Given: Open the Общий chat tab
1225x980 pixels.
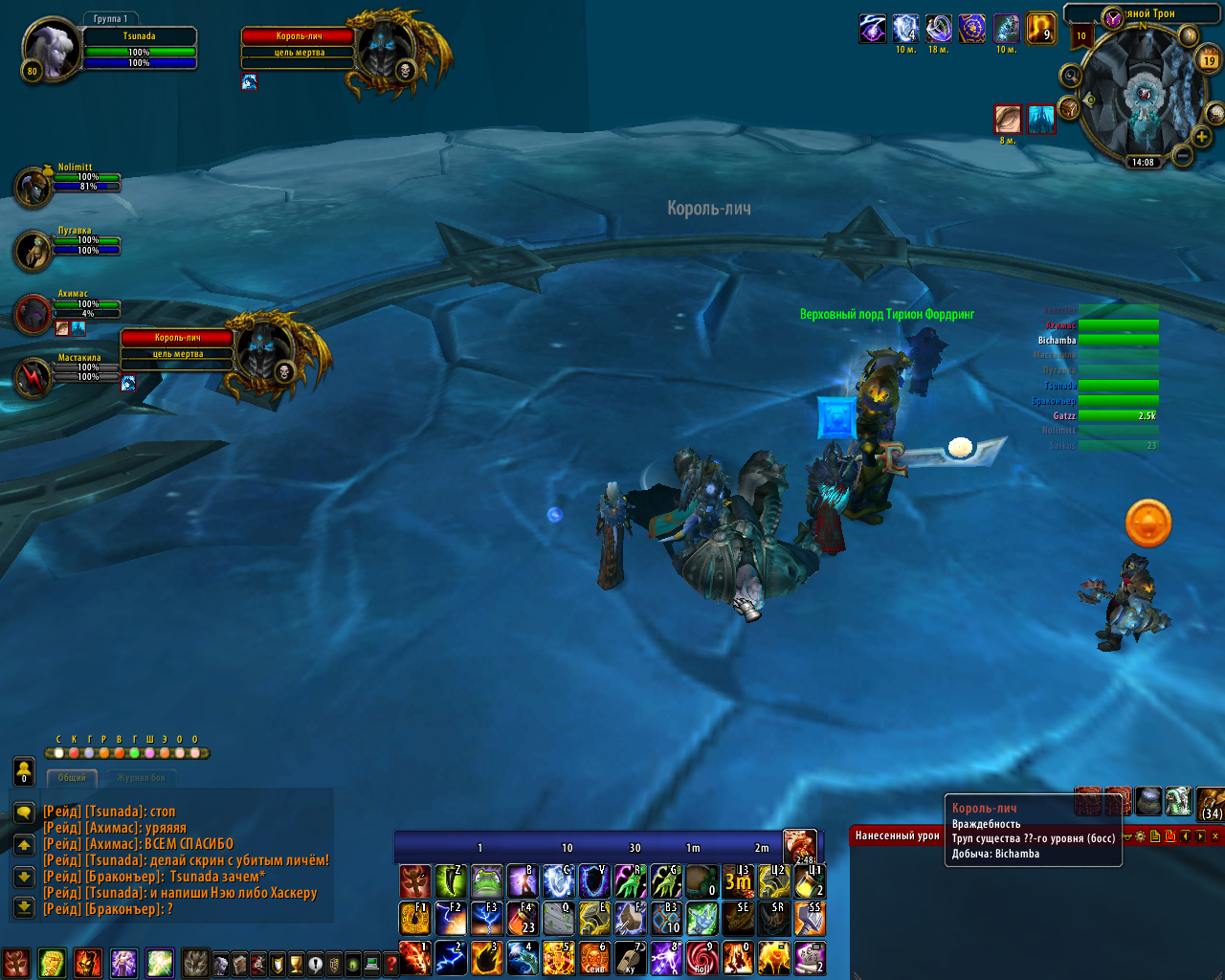Looking at the screenshot, I should tap(72, 778).
